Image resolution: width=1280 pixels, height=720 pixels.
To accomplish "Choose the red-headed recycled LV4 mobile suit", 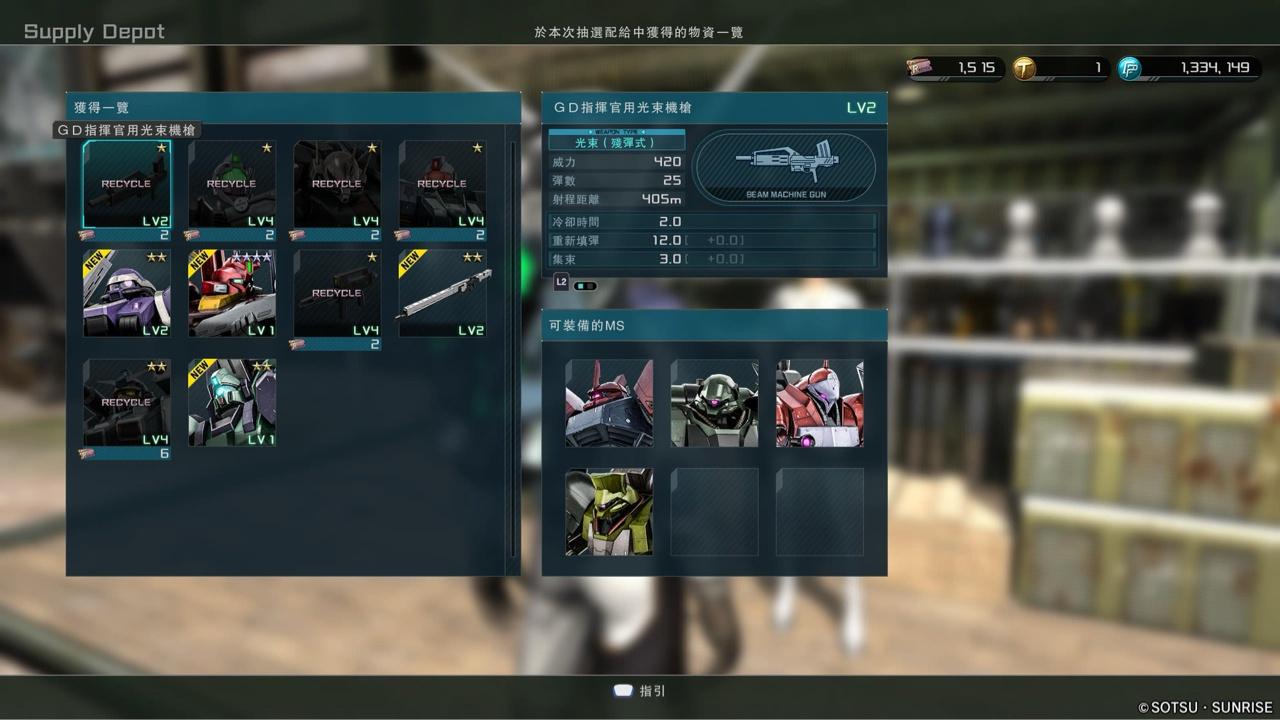I will point(442,184).
